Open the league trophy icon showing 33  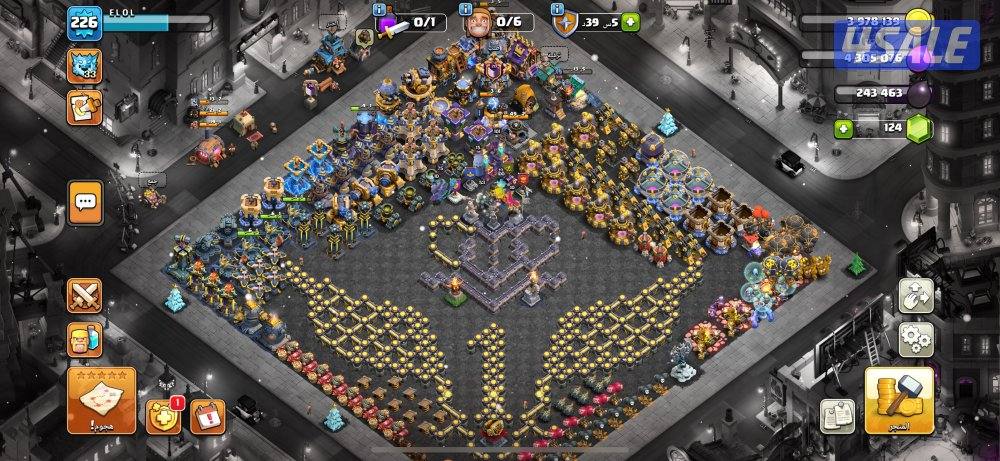84,66
